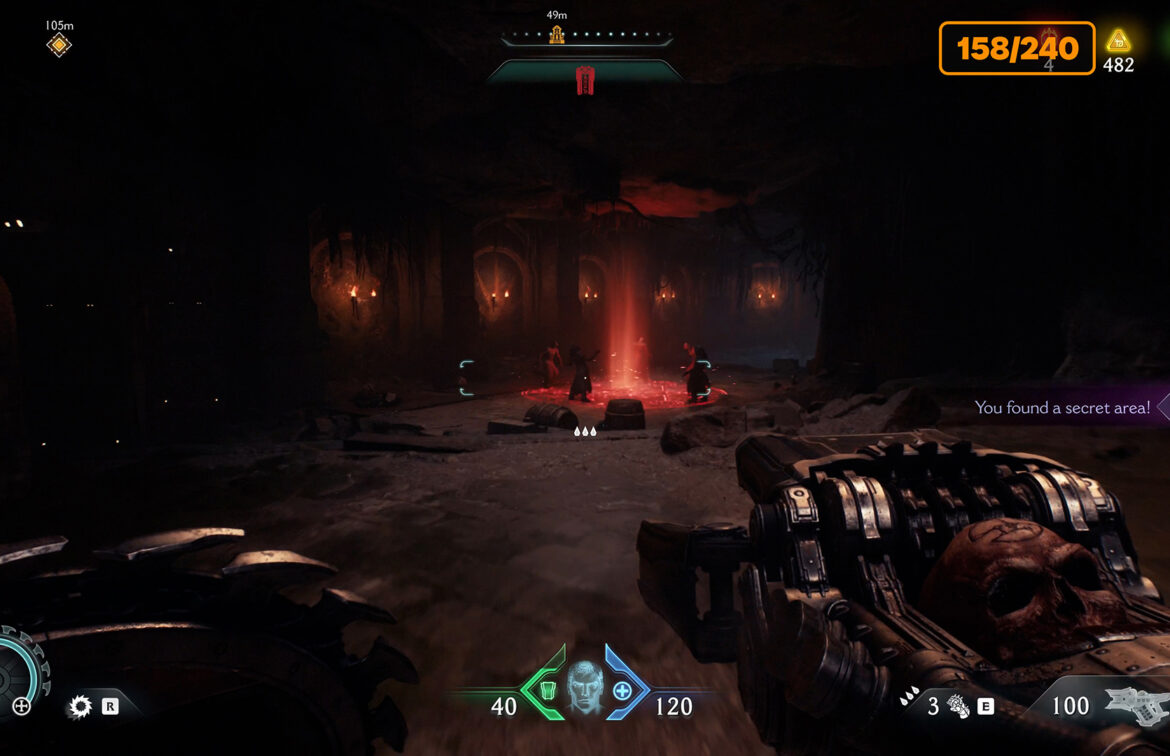Click the "You found a secret area!" notification
The image size is (1170, 756).
click(1062, 407)
